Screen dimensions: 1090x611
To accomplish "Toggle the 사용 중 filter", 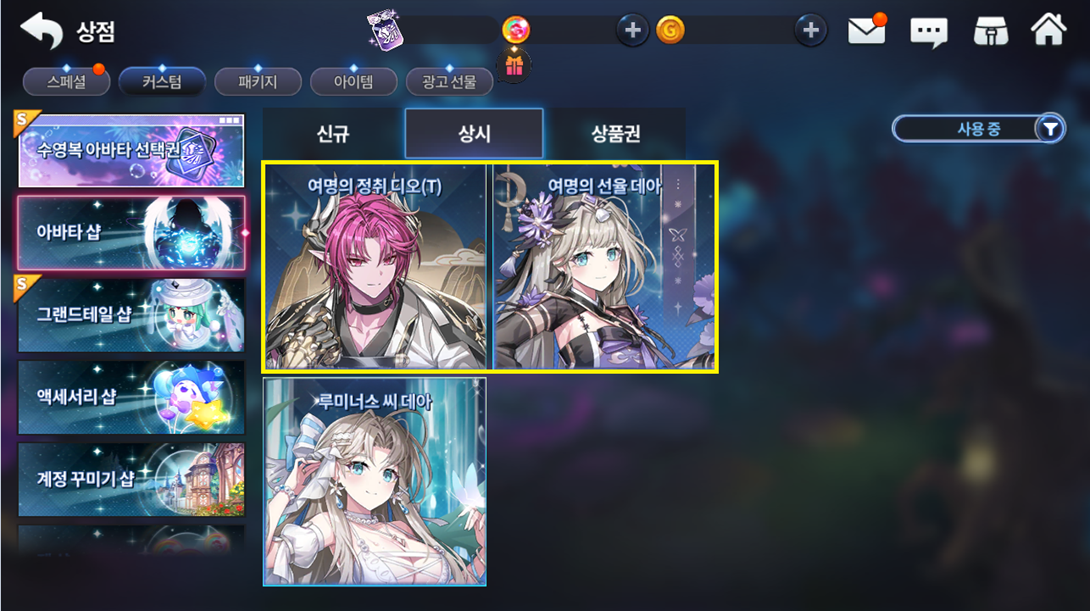I will (x=978, y=128).
